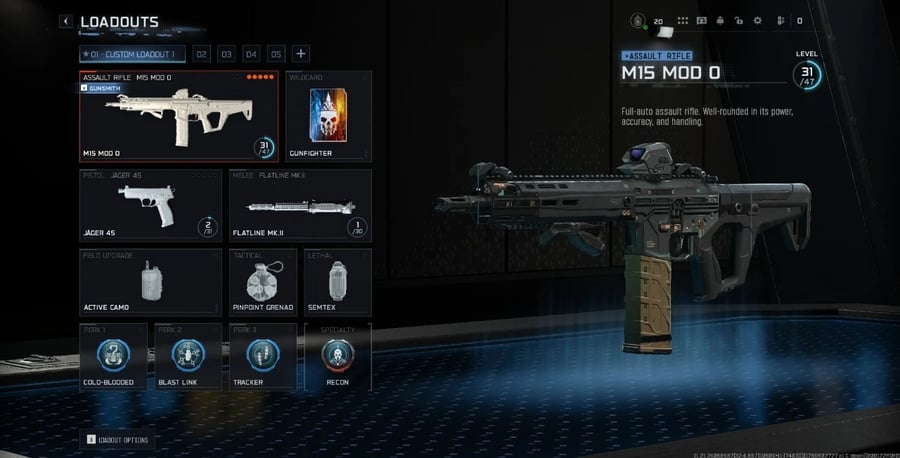Viewport: 900px width, 458px height.
Task: Switch to loadout slot 04
Action: (252, 54)
